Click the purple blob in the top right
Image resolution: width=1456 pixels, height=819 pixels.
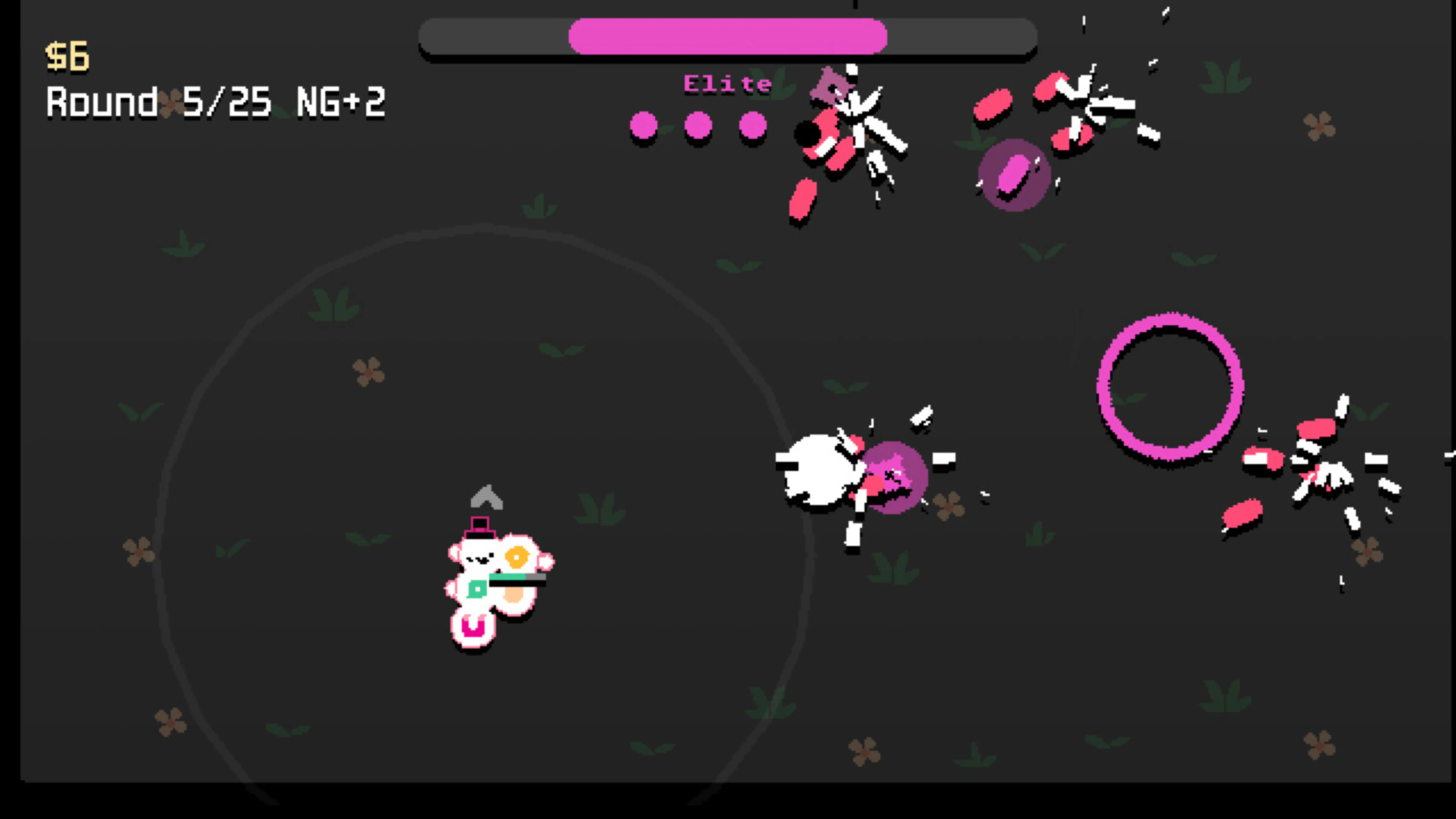[x=1014, y=175]
